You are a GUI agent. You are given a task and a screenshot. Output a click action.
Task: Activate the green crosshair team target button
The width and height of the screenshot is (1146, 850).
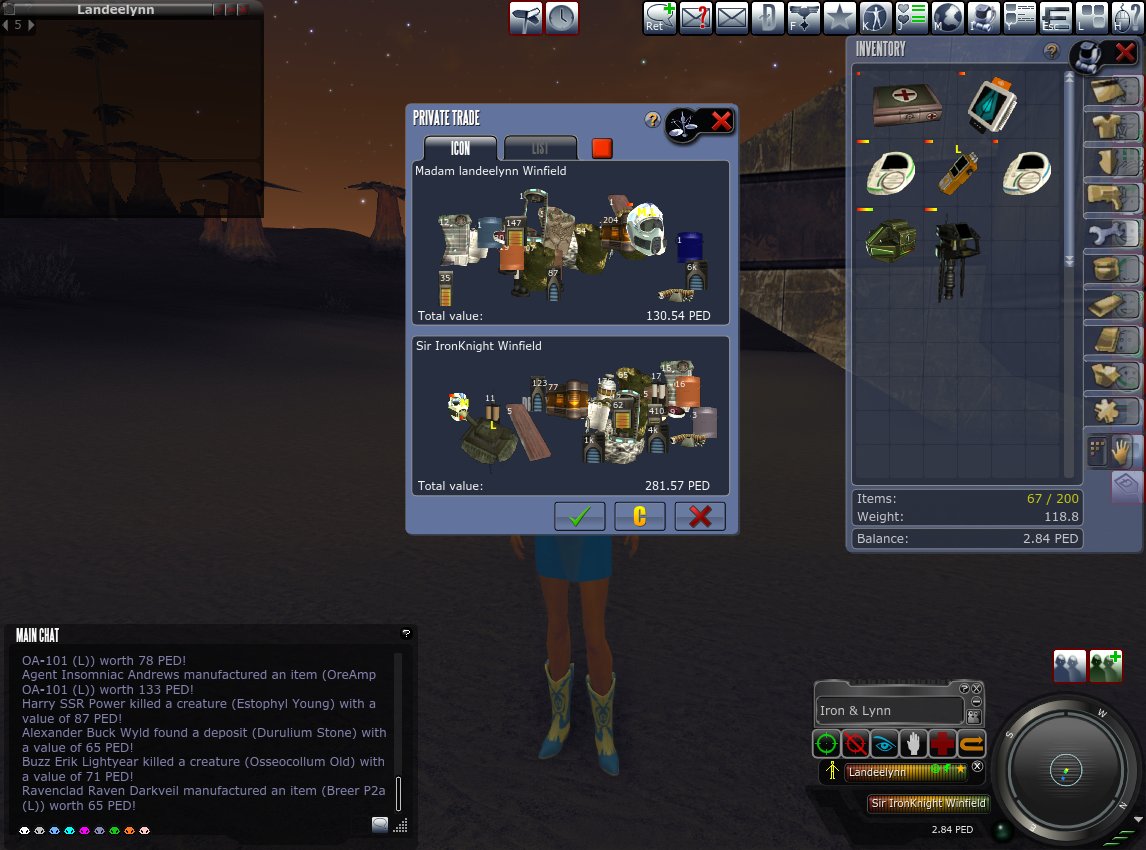(826, 744)
